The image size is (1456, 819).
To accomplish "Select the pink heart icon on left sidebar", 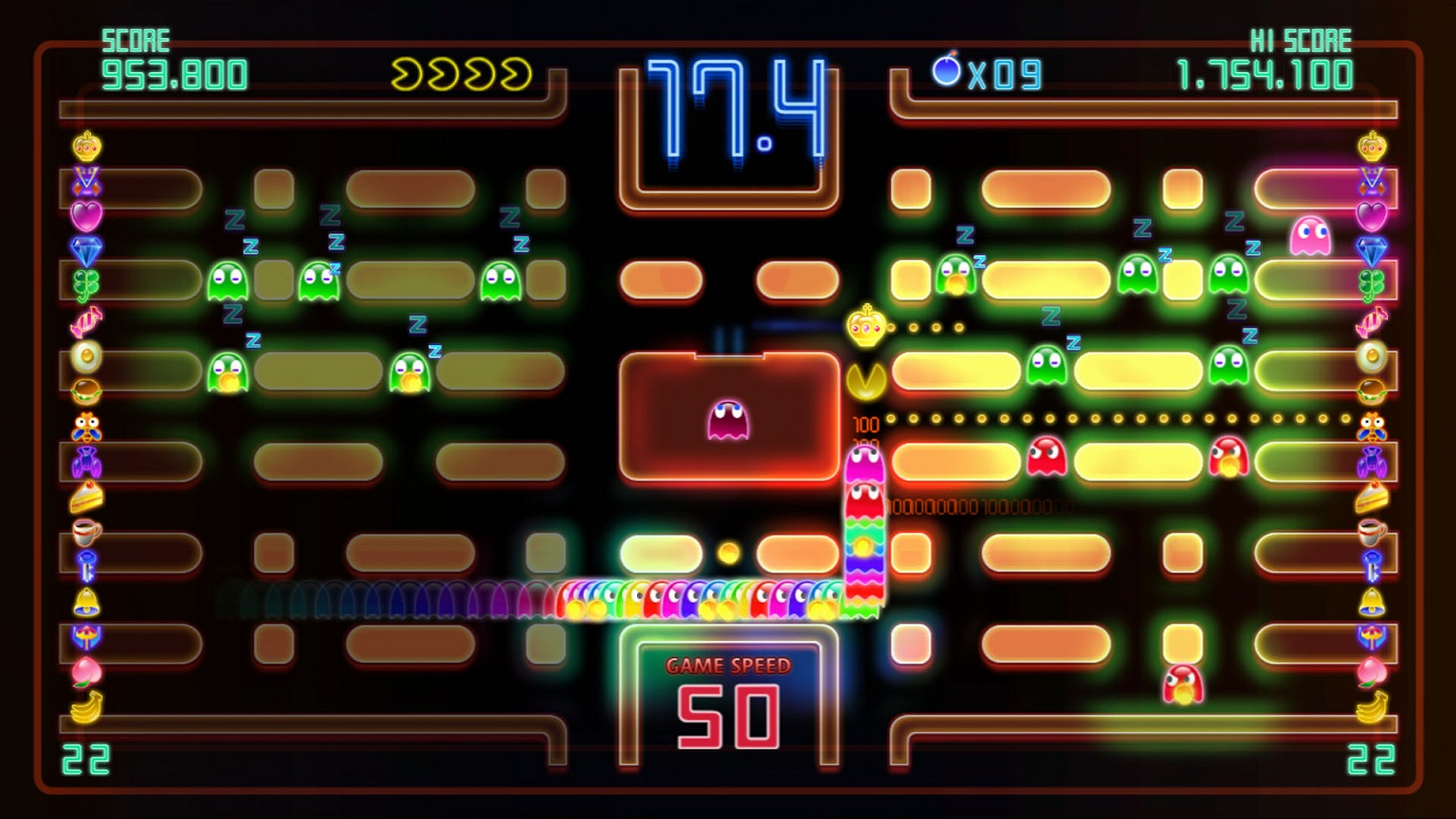I will [86, 214].
